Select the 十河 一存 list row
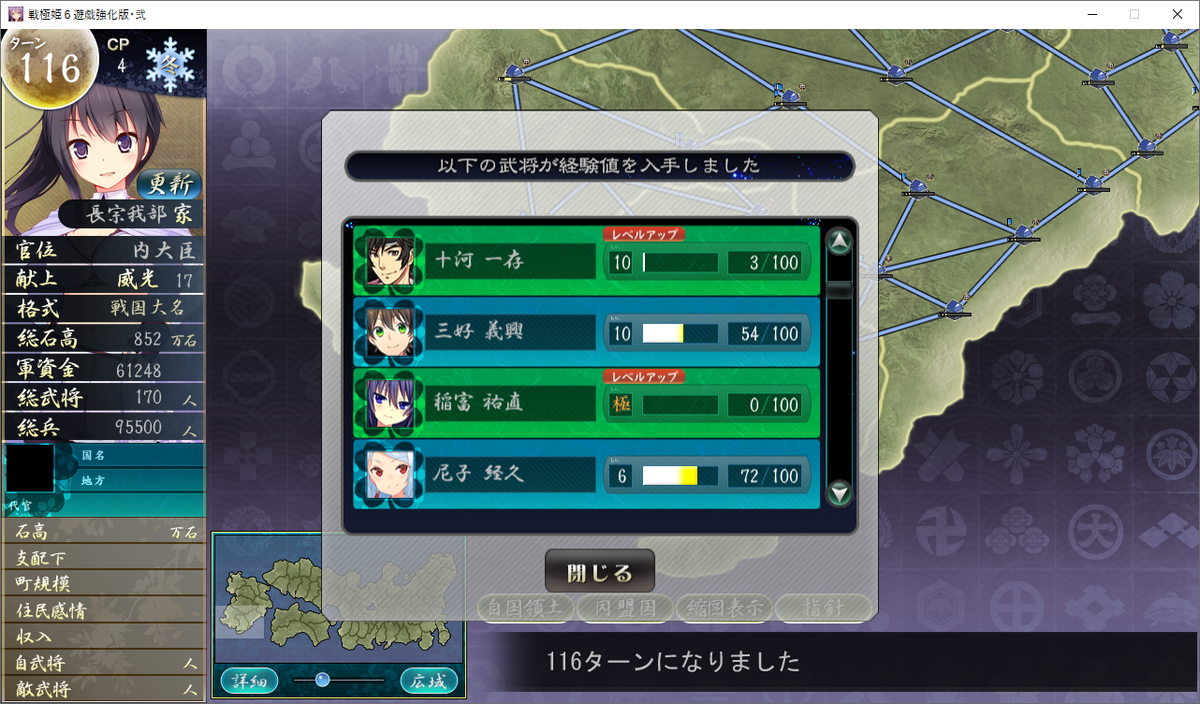 586,262
